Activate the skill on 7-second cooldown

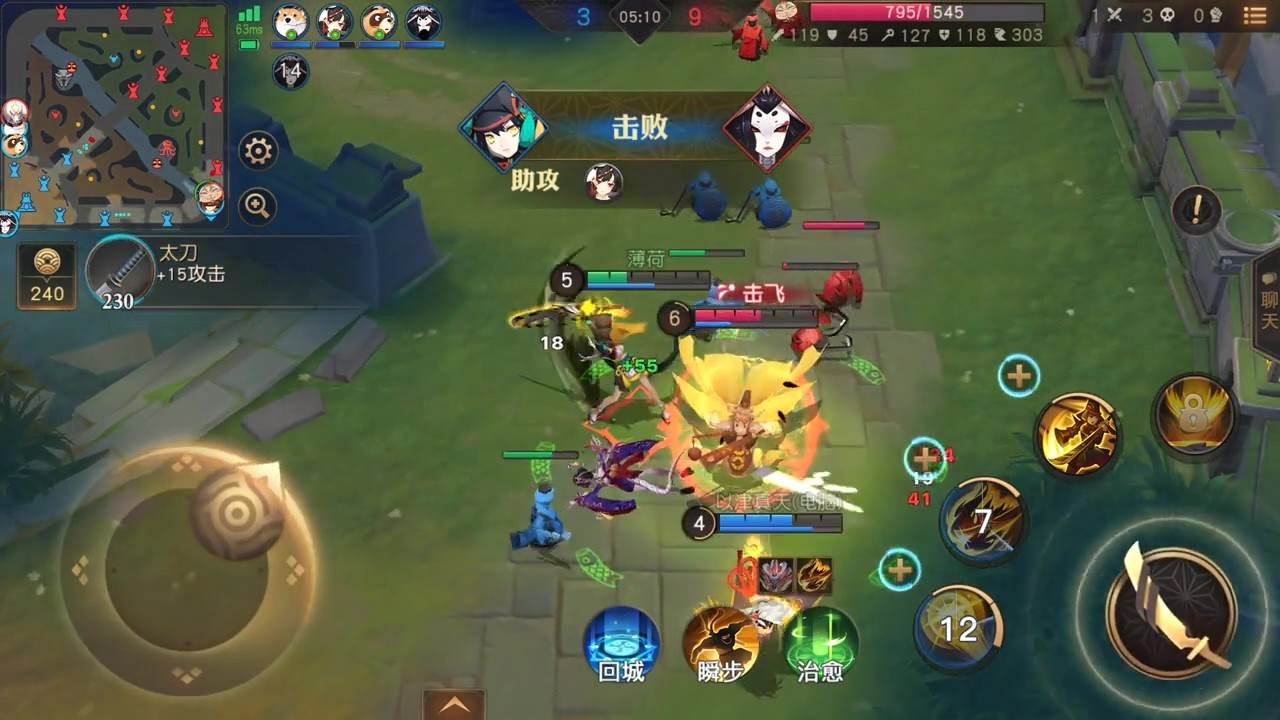[x=983, y=521]
